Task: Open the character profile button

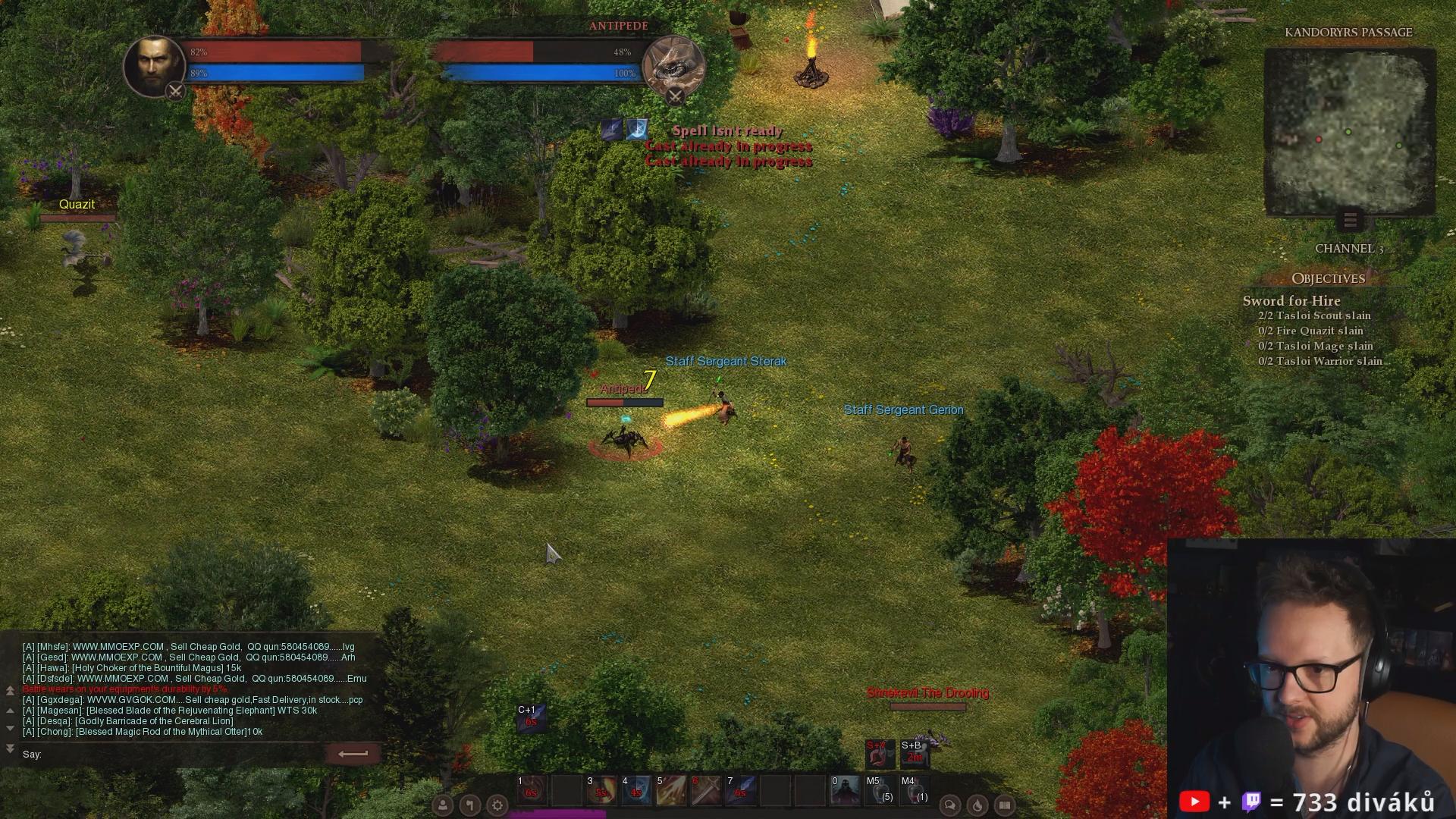Action: (x=443, y=805)
